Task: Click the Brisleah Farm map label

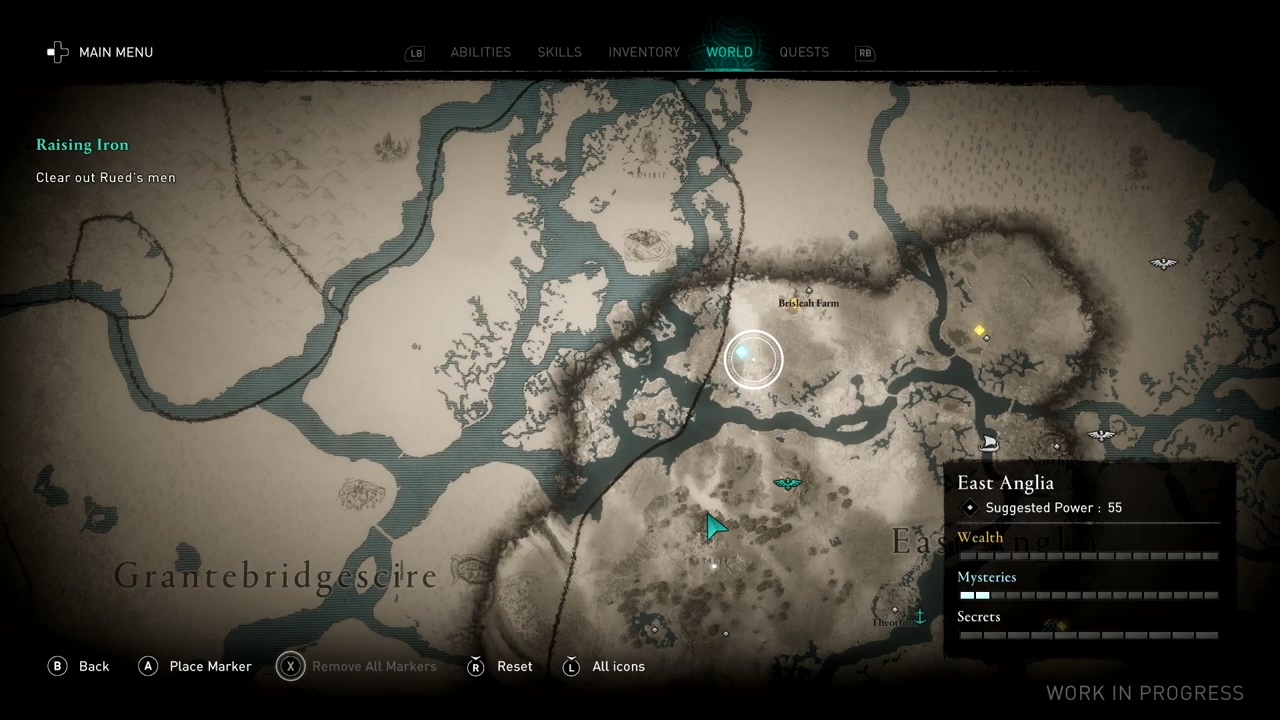Action: [808, 303]
